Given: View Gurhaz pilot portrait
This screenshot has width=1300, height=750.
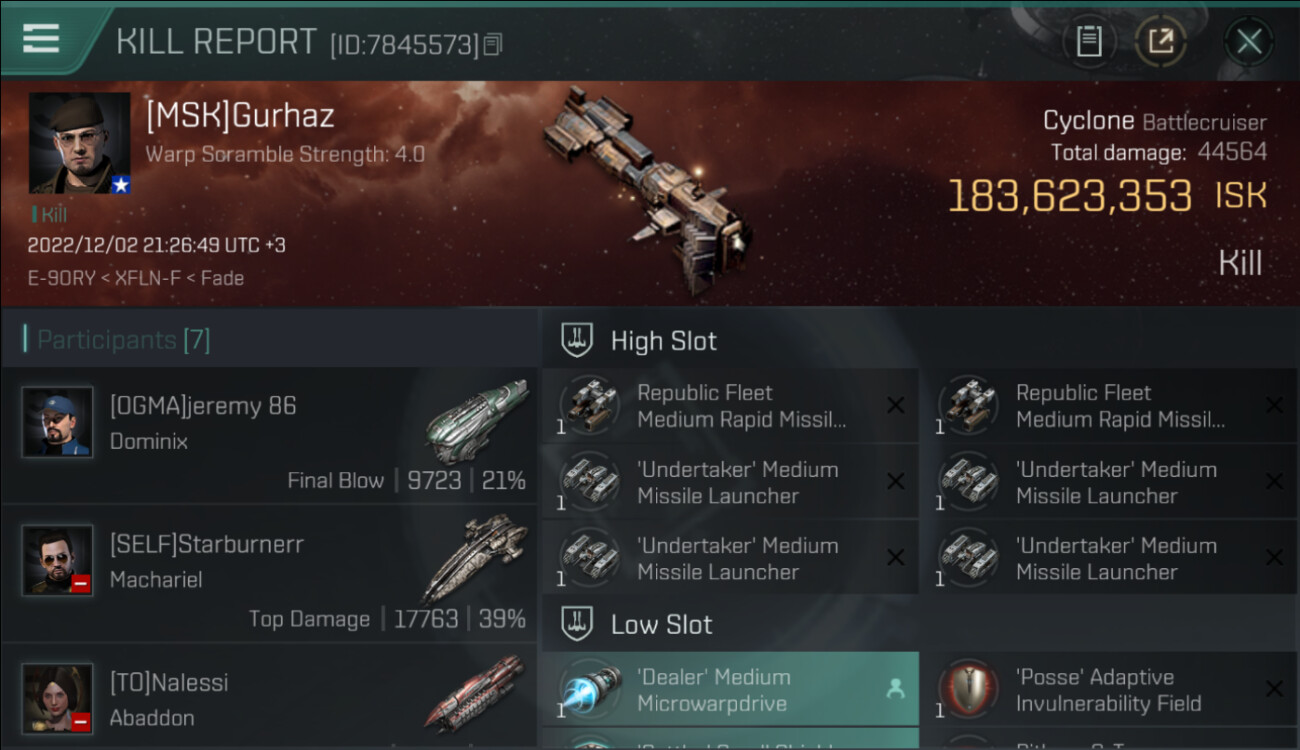Looking at the screenshot, I should [79, 143].
